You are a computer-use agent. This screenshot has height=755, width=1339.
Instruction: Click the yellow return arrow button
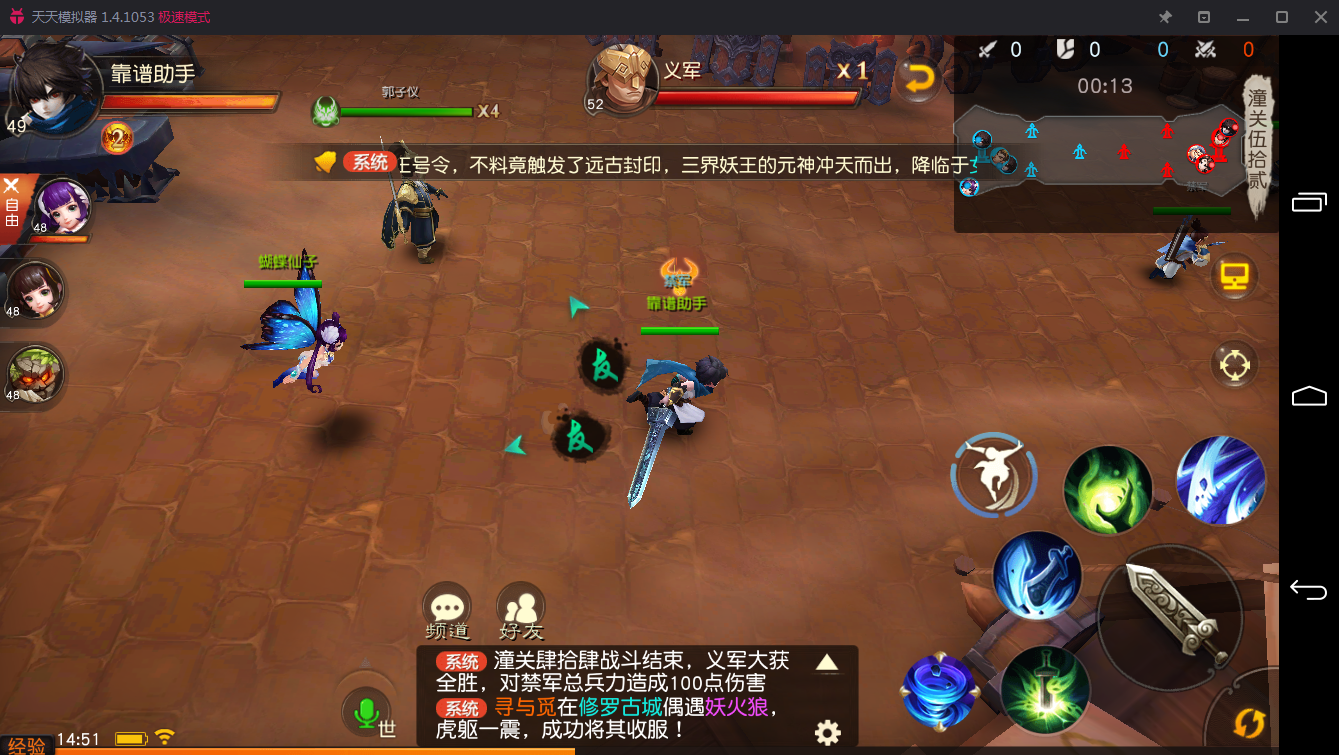[917, 80]
